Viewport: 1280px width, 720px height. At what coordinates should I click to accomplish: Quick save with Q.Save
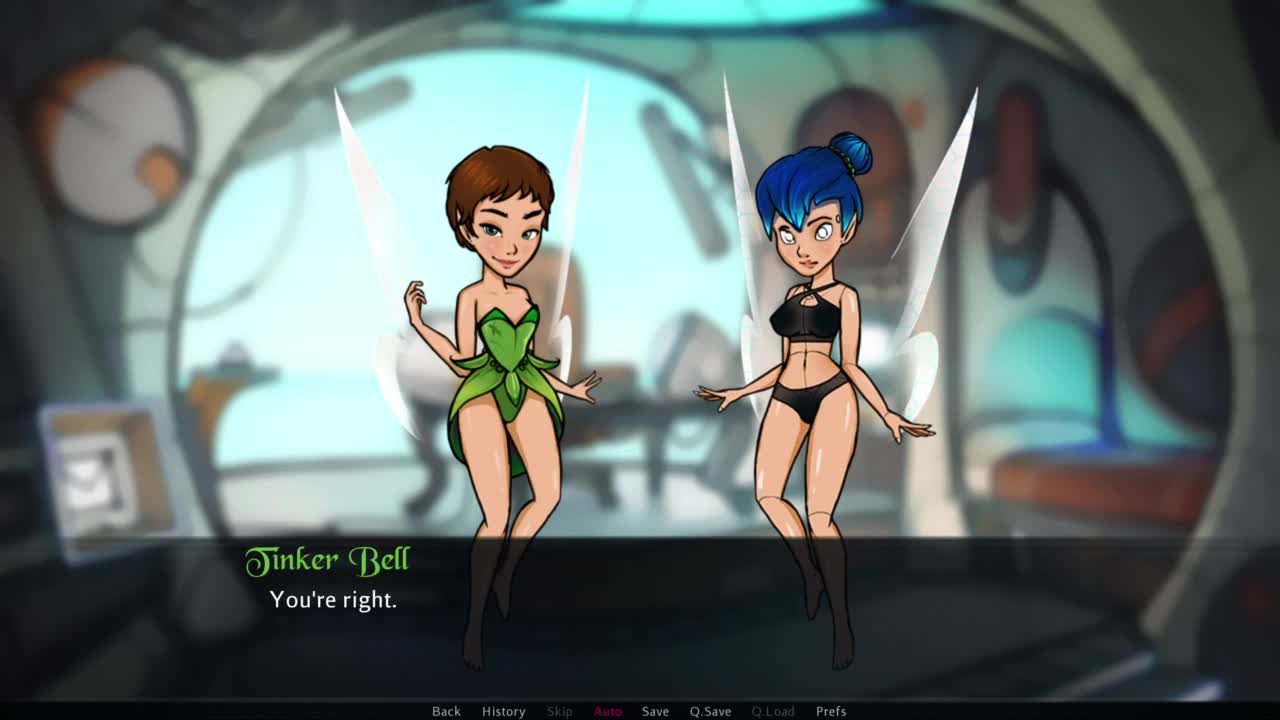point(710,711)
